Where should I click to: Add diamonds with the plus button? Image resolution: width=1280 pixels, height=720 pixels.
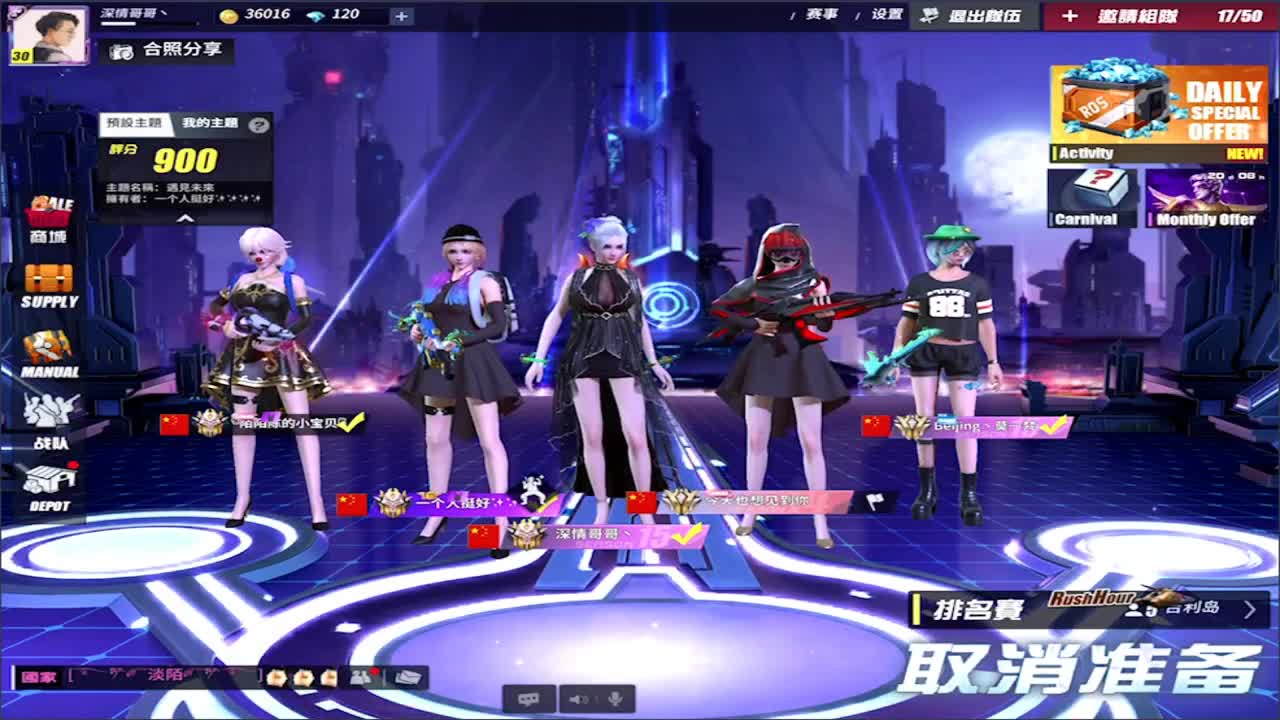click(403, 15)
